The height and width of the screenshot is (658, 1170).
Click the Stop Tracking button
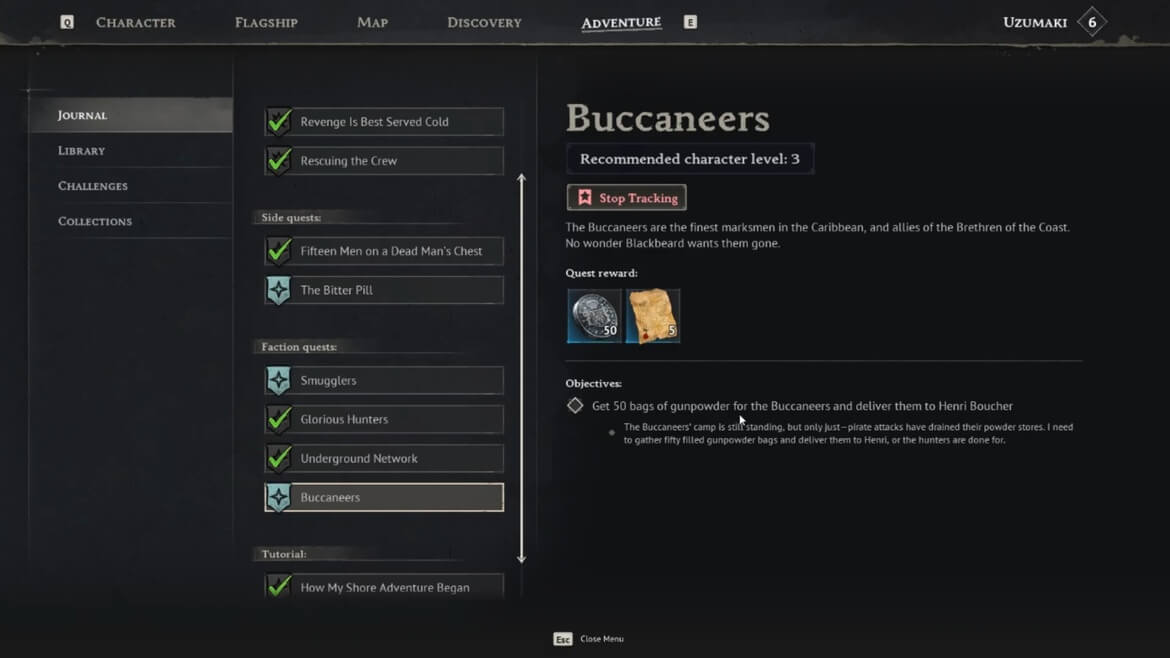(627, 198)
